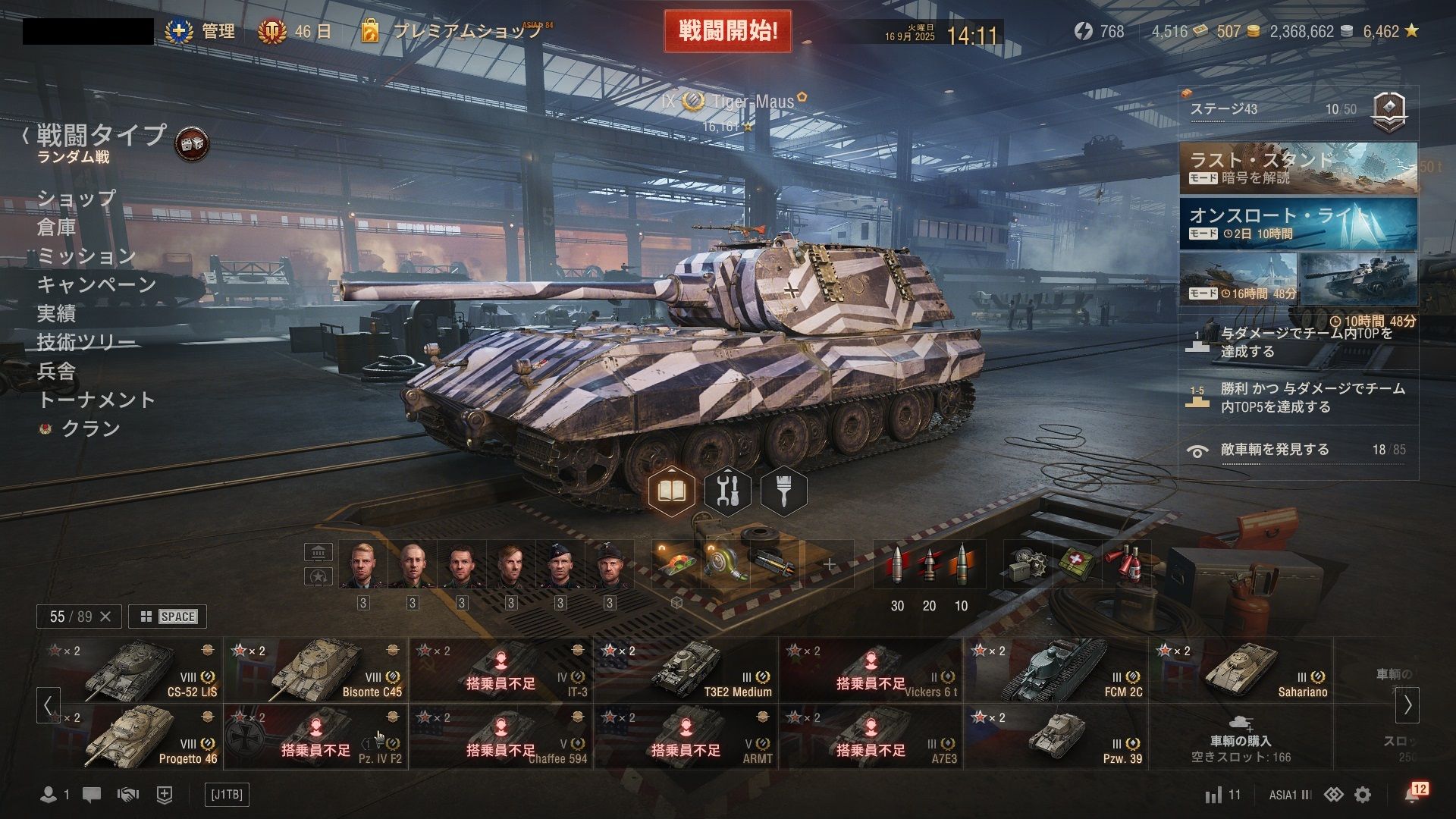Open the ショップ menu entry
Viewport: 1456px width, 819px height.
click(77, 198)
